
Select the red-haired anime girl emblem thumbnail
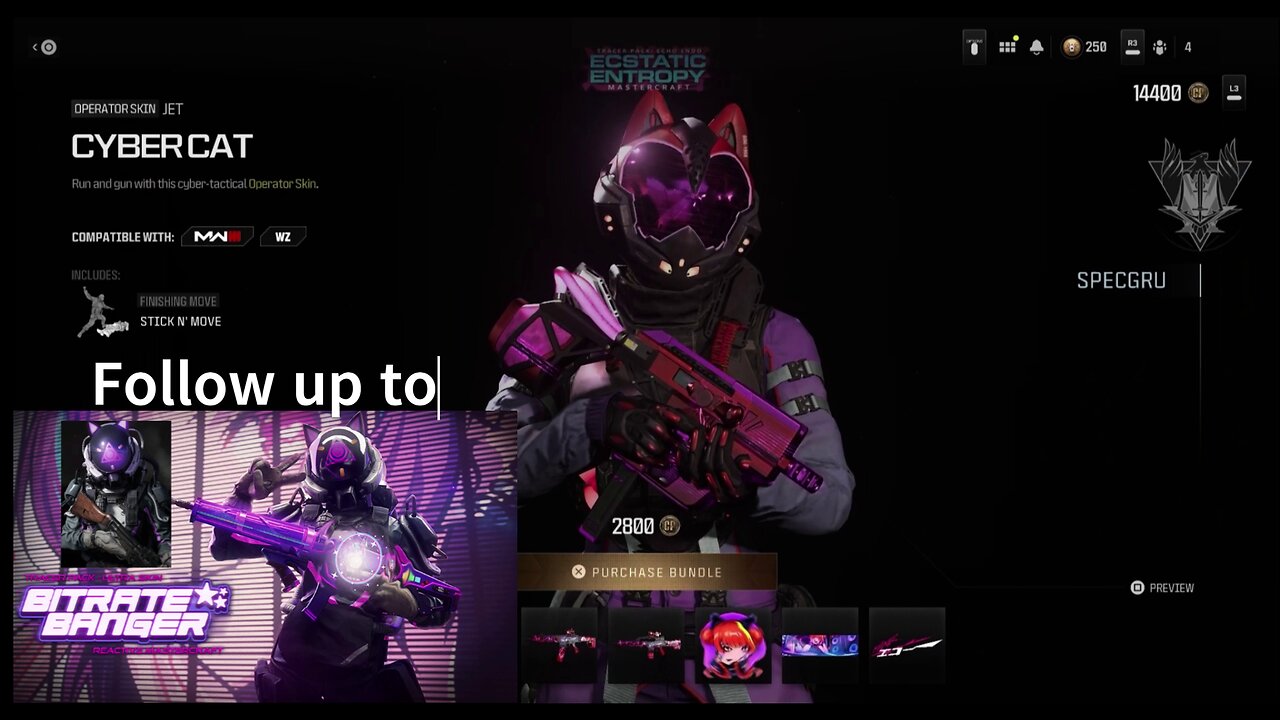733,645
